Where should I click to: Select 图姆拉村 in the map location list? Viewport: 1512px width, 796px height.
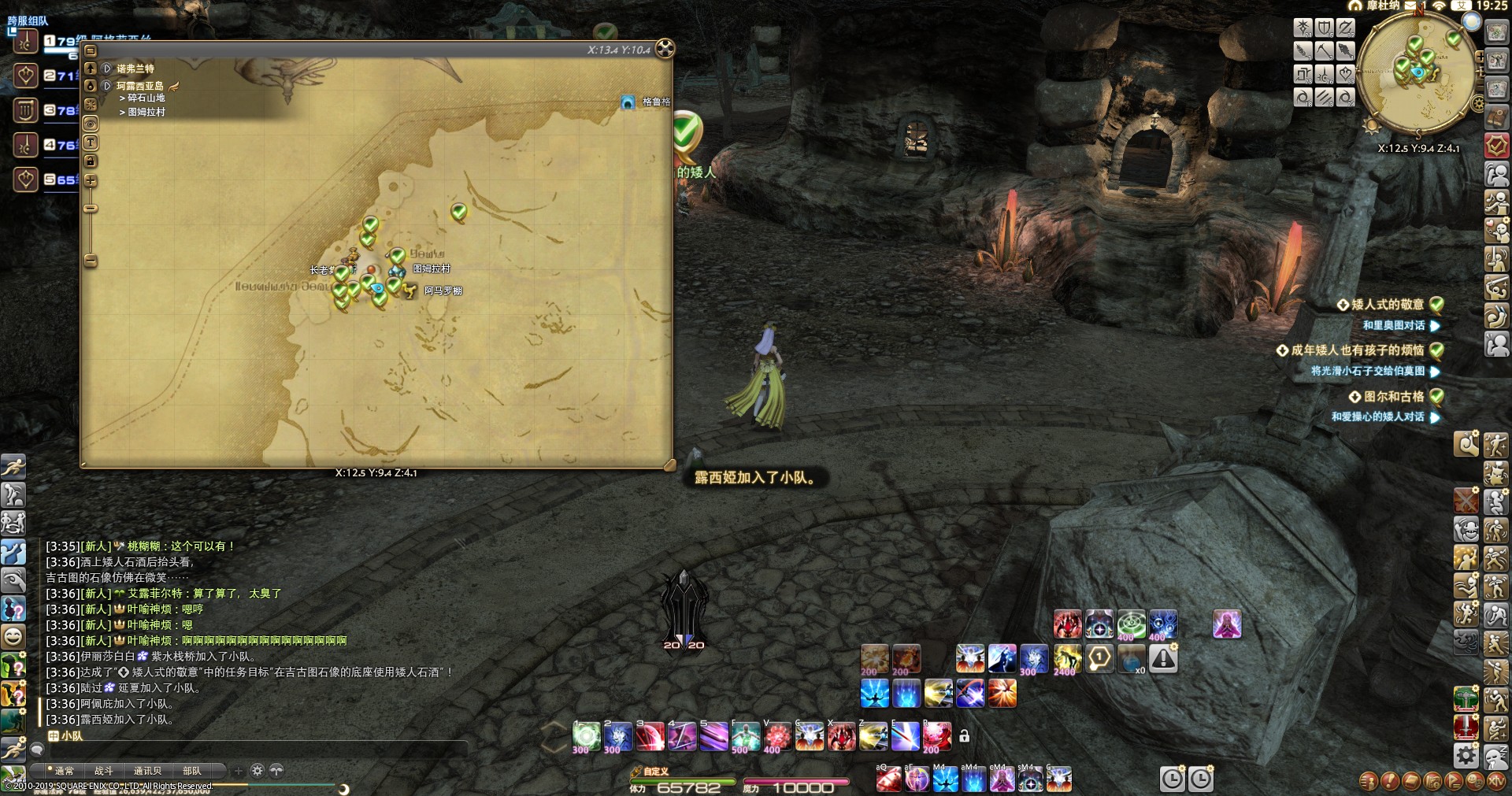tap(146, 112)
